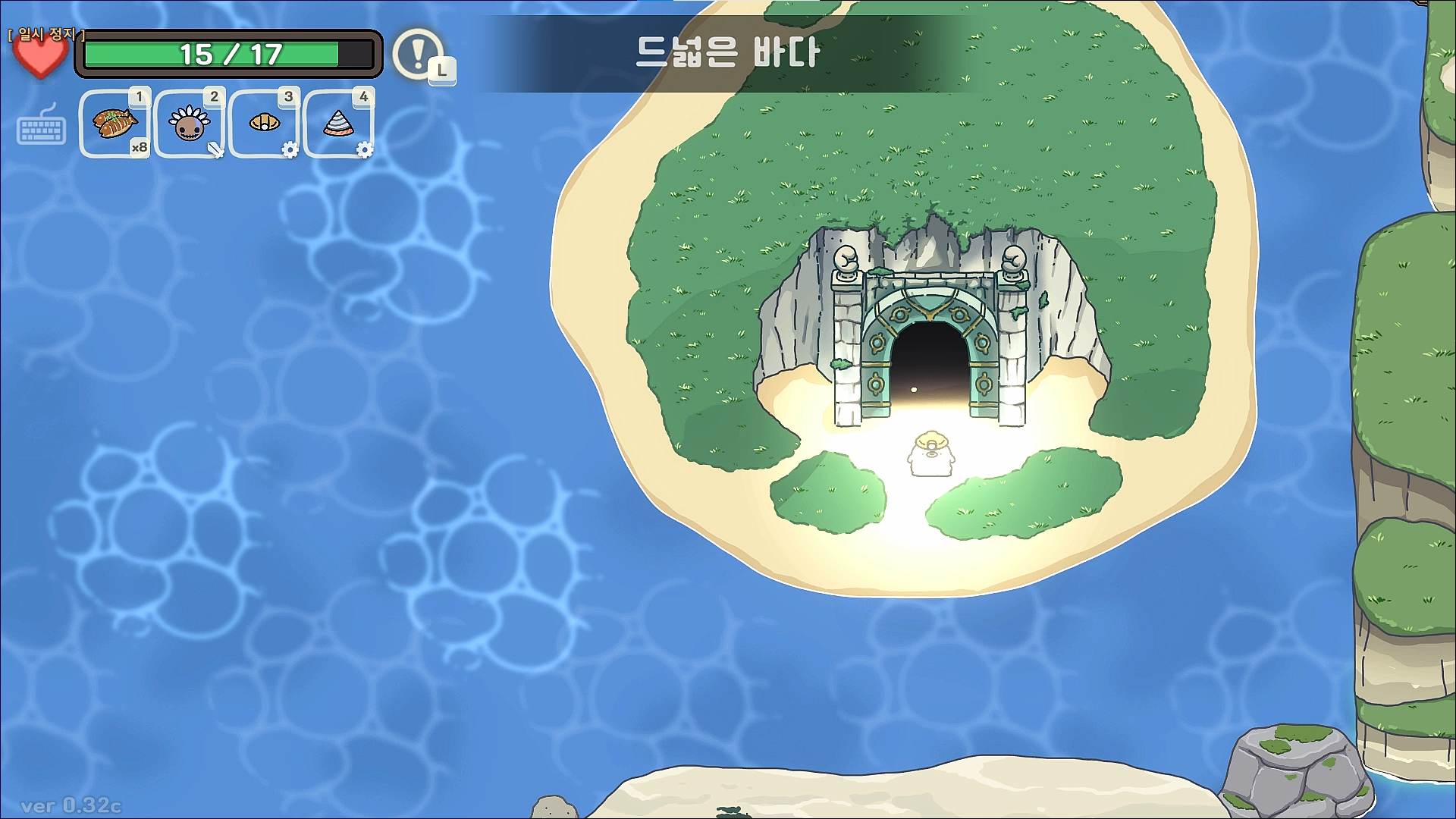The image size is (1456, 819).
Task: Click the hotkey number 1 badge
Action: click(140, 97)
